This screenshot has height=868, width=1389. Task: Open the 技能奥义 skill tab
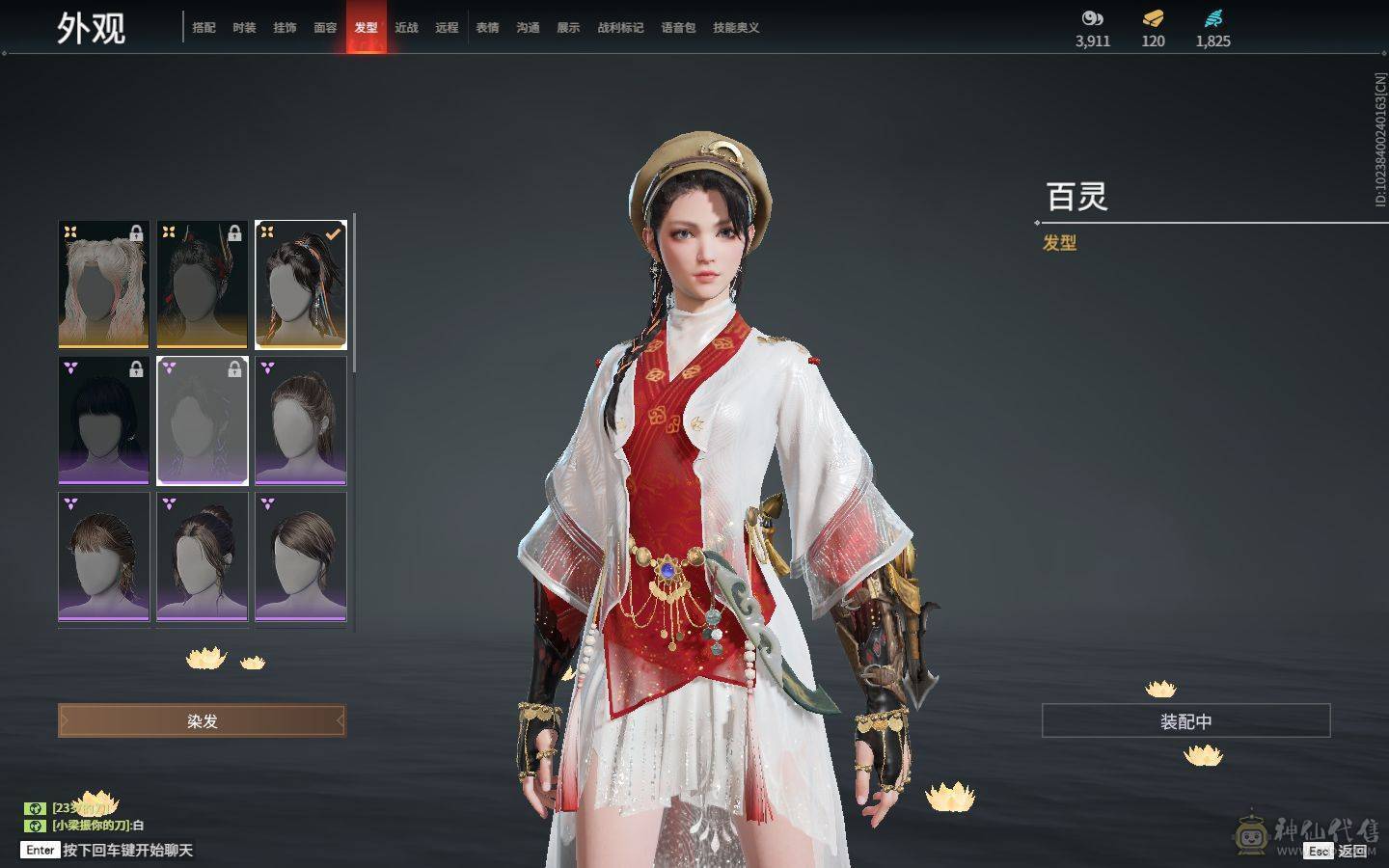pos(736,28)
